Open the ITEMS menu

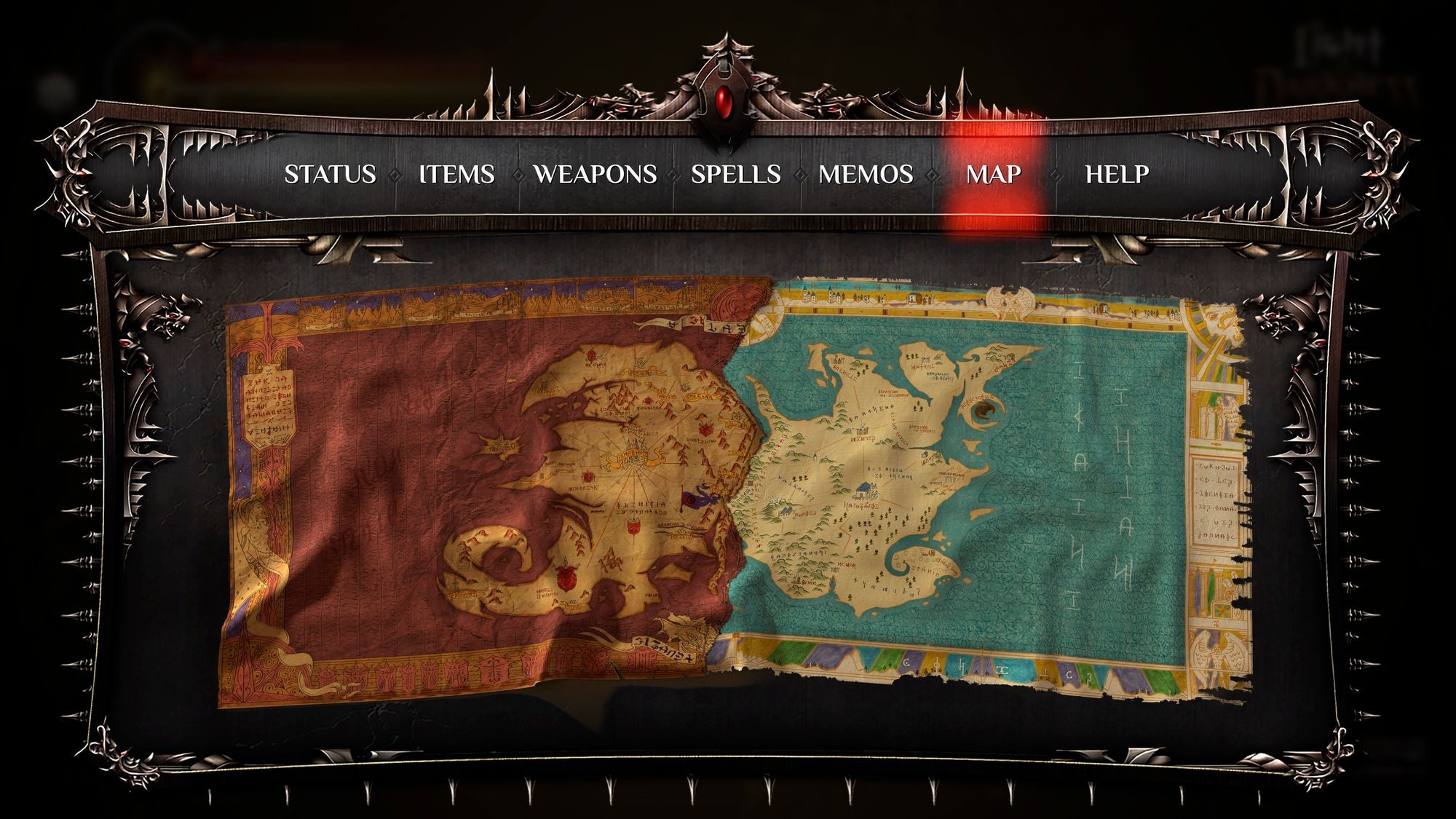coord(457,174)
